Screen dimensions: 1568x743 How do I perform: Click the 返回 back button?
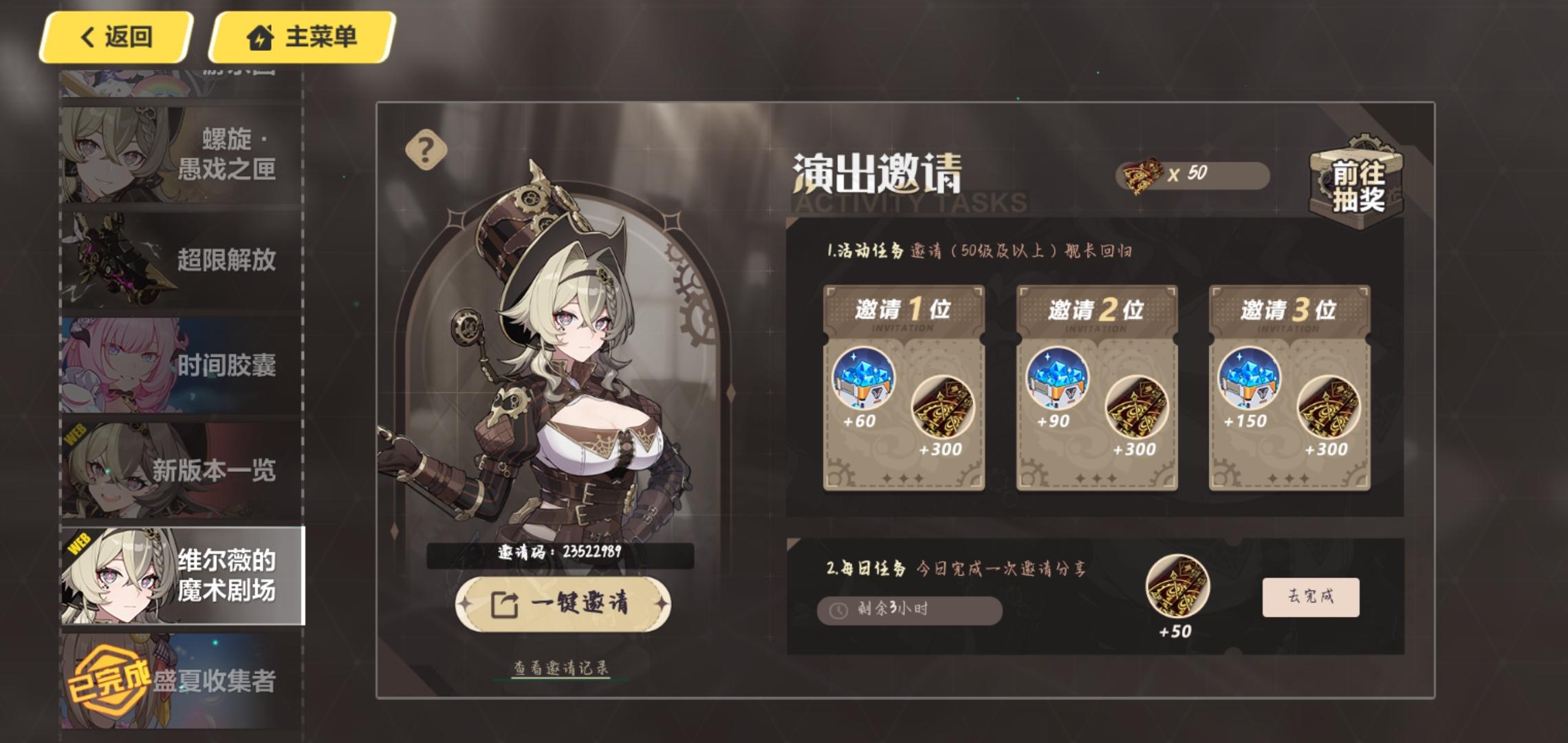click(x=115, y=37)
